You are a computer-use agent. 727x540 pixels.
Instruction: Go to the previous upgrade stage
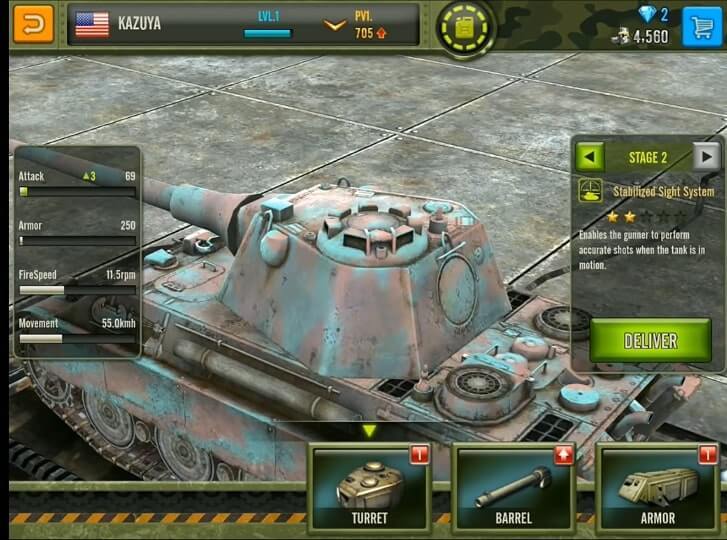pyautogui.click(x=590, y=157)
